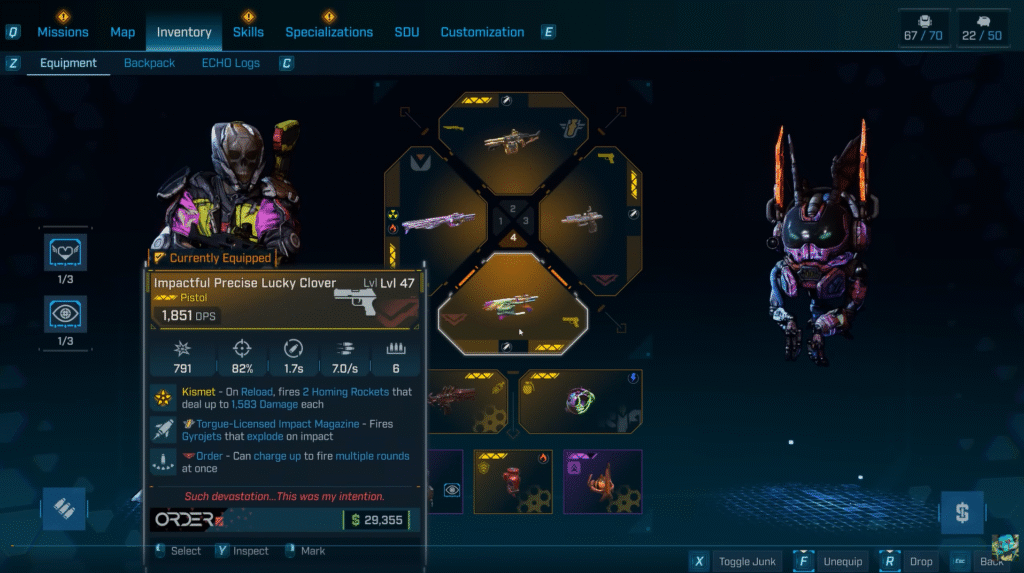Open the Missions tab
The height and width of the screenshot is (573, 1024).
pyautogui.click(x=62, y=32)
